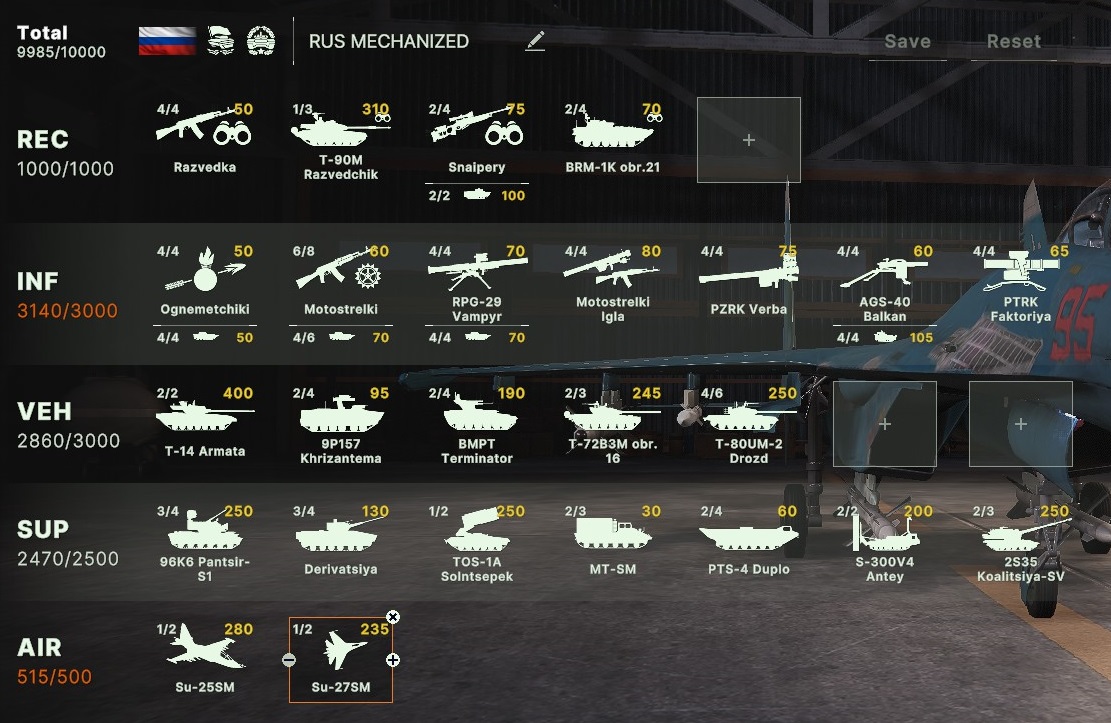Select the Ognemetchiki infantry card
Screen dimensions: 1111x723
204,281
